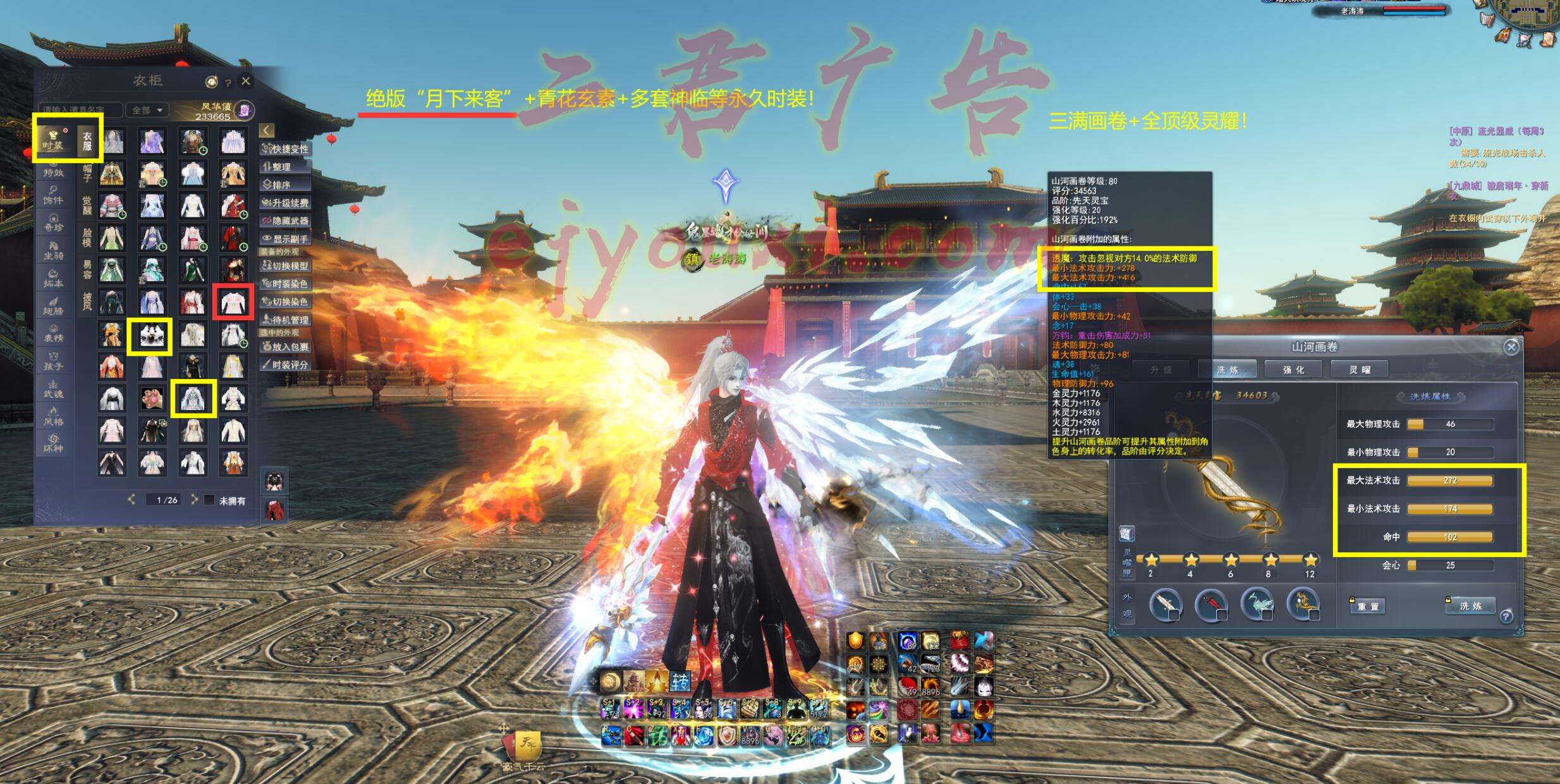Click the 洗炼 refine button
This screenshot has width=1560, height=784.
(x=1470, y=606)
